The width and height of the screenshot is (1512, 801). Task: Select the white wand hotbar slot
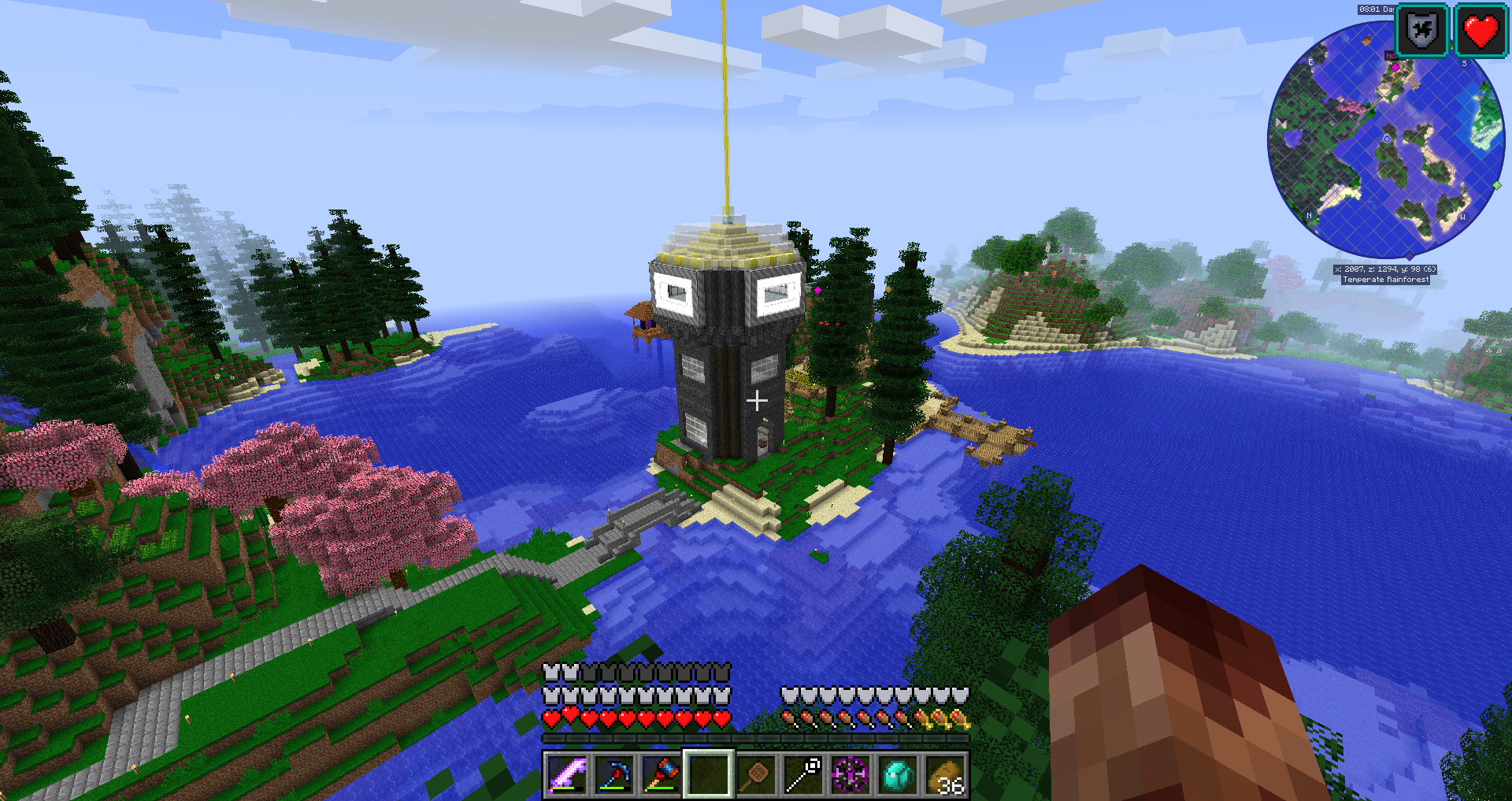(x=803, y=775)
